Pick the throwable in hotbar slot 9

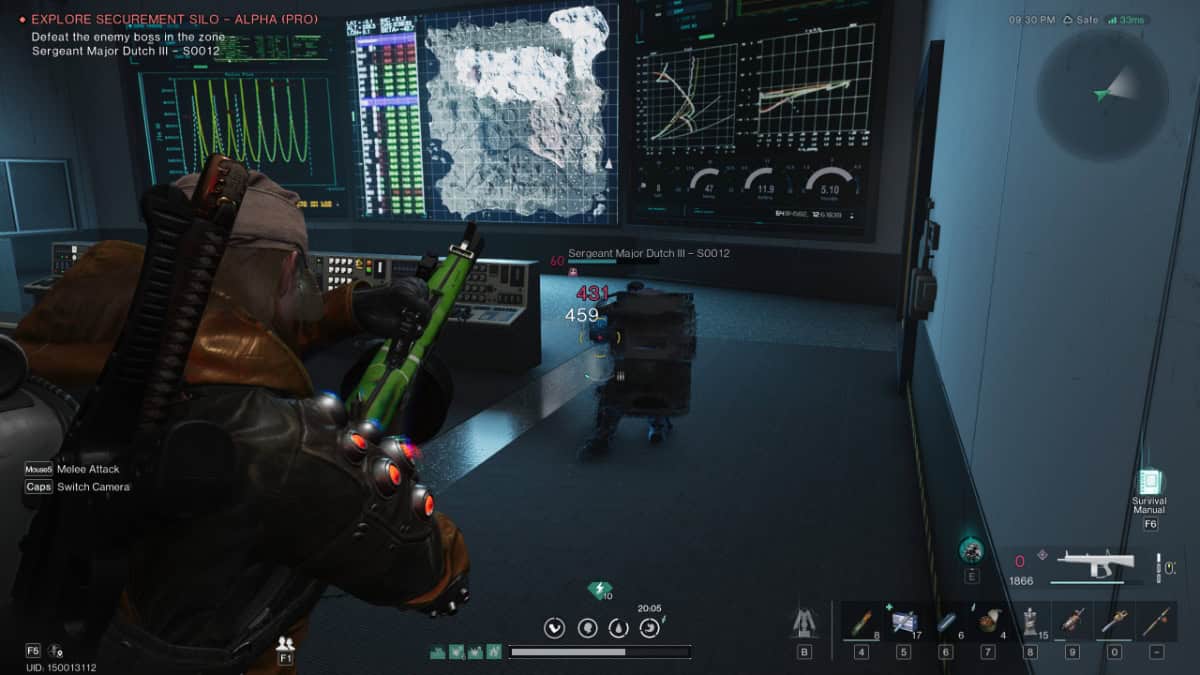[x=1072, y=622]
